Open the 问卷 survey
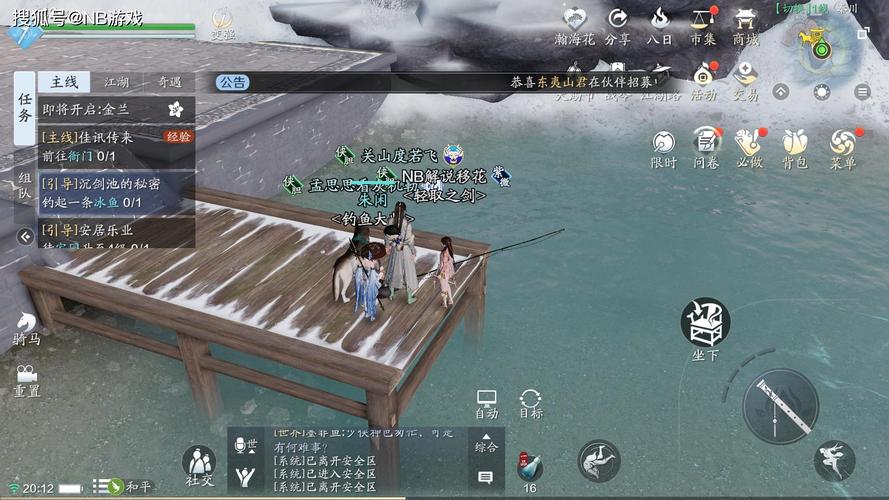 point(707,146)
